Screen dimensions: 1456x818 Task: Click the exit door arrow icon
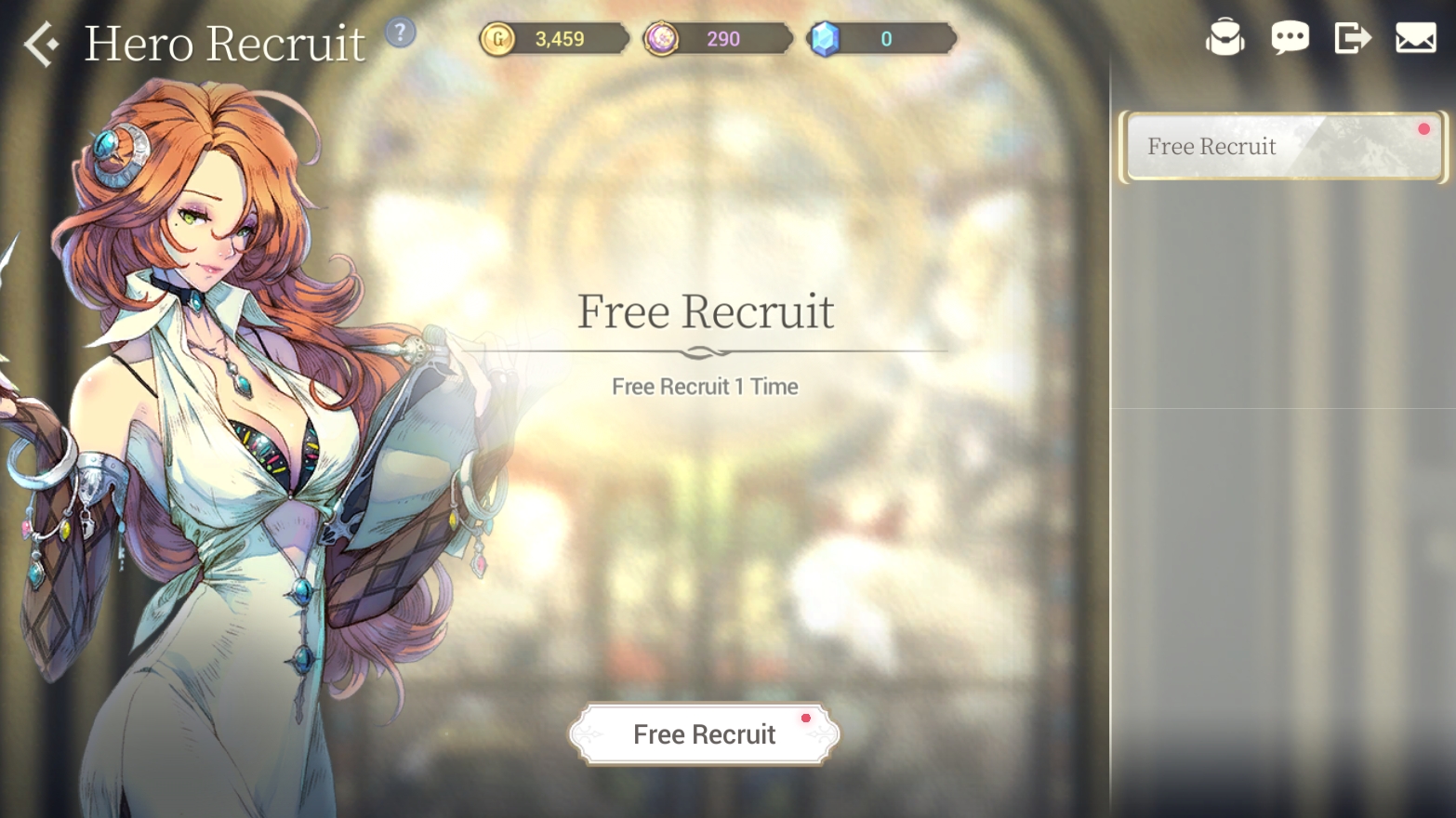1352,38
